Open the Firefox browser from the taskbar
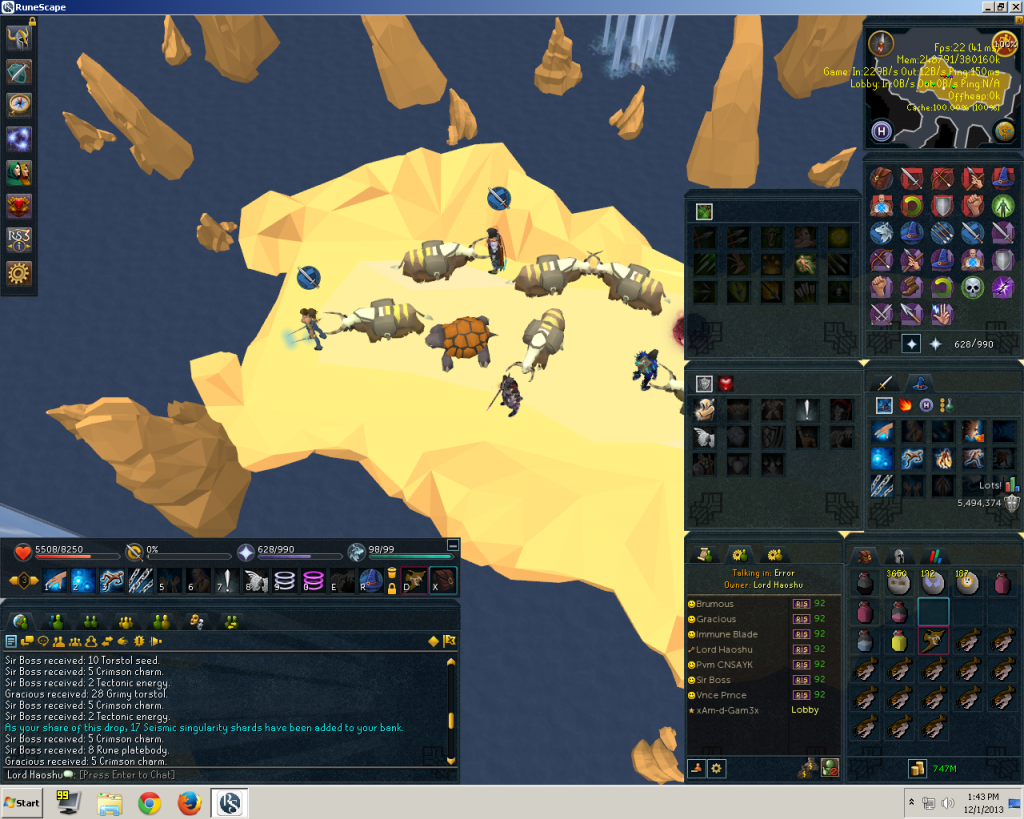 tap(190, 803)
